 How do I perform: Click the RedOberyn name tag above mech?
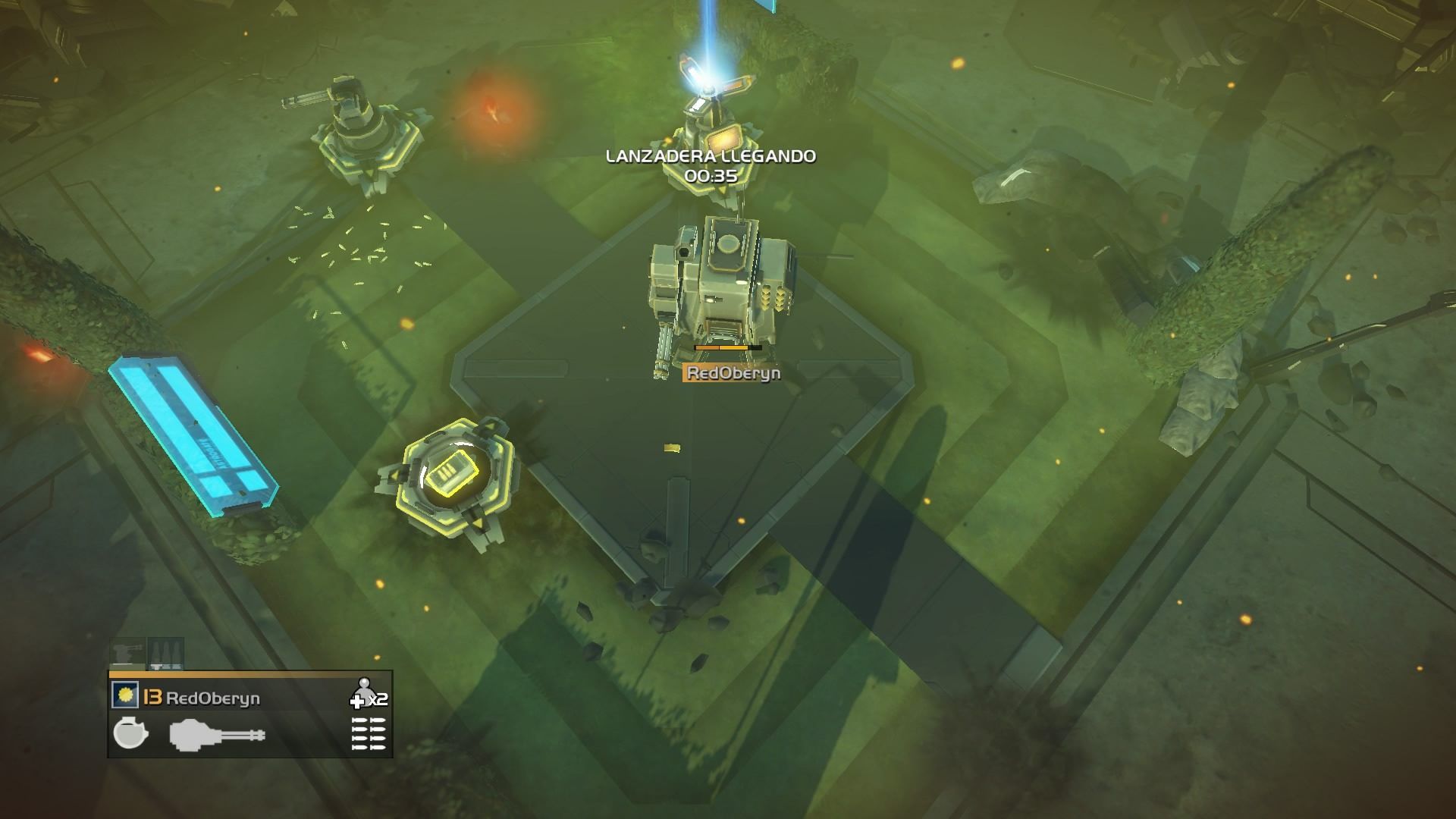[733, 372]
